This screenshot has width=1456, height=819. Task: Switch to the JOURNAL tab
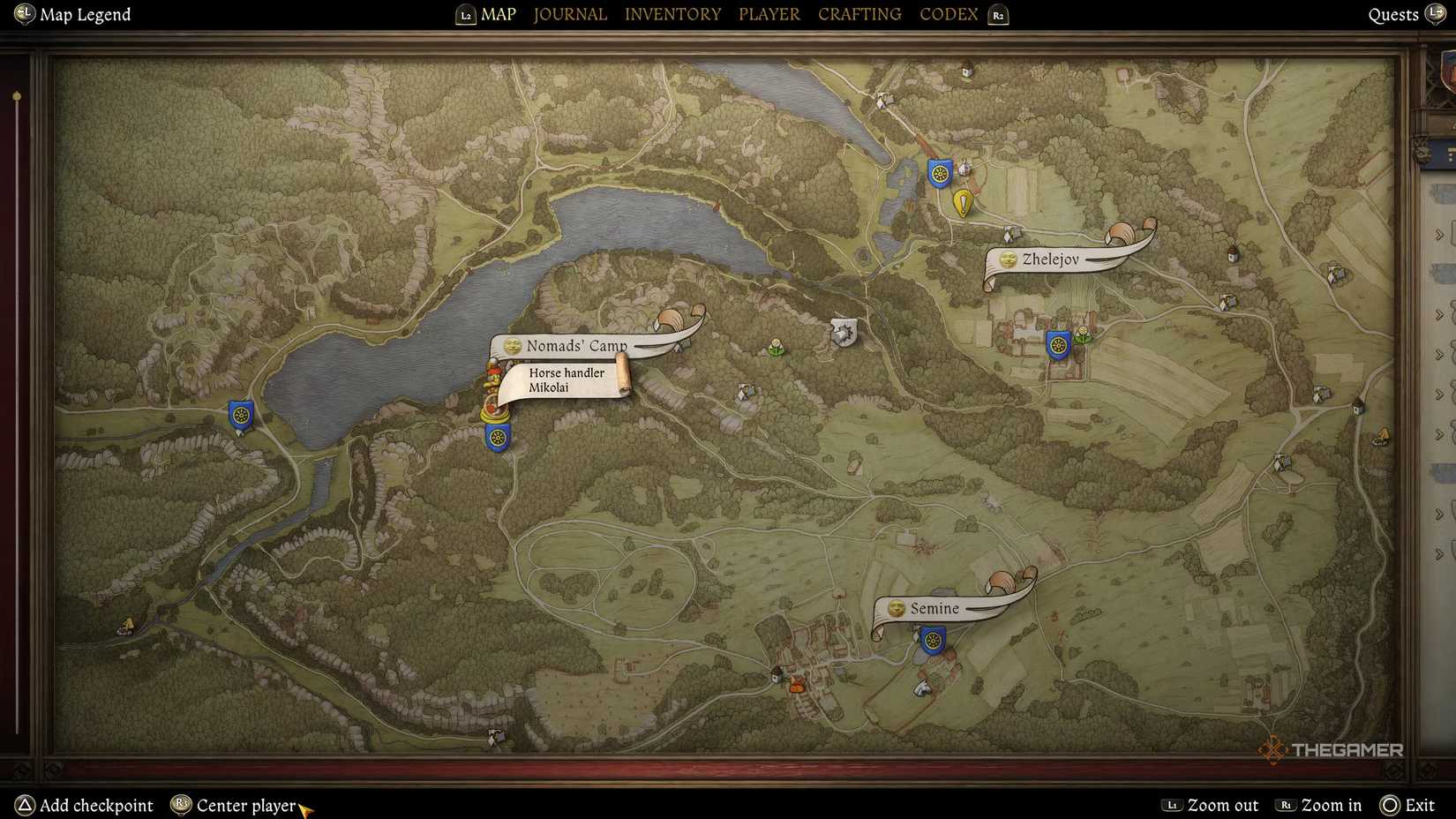click(569, 14)
